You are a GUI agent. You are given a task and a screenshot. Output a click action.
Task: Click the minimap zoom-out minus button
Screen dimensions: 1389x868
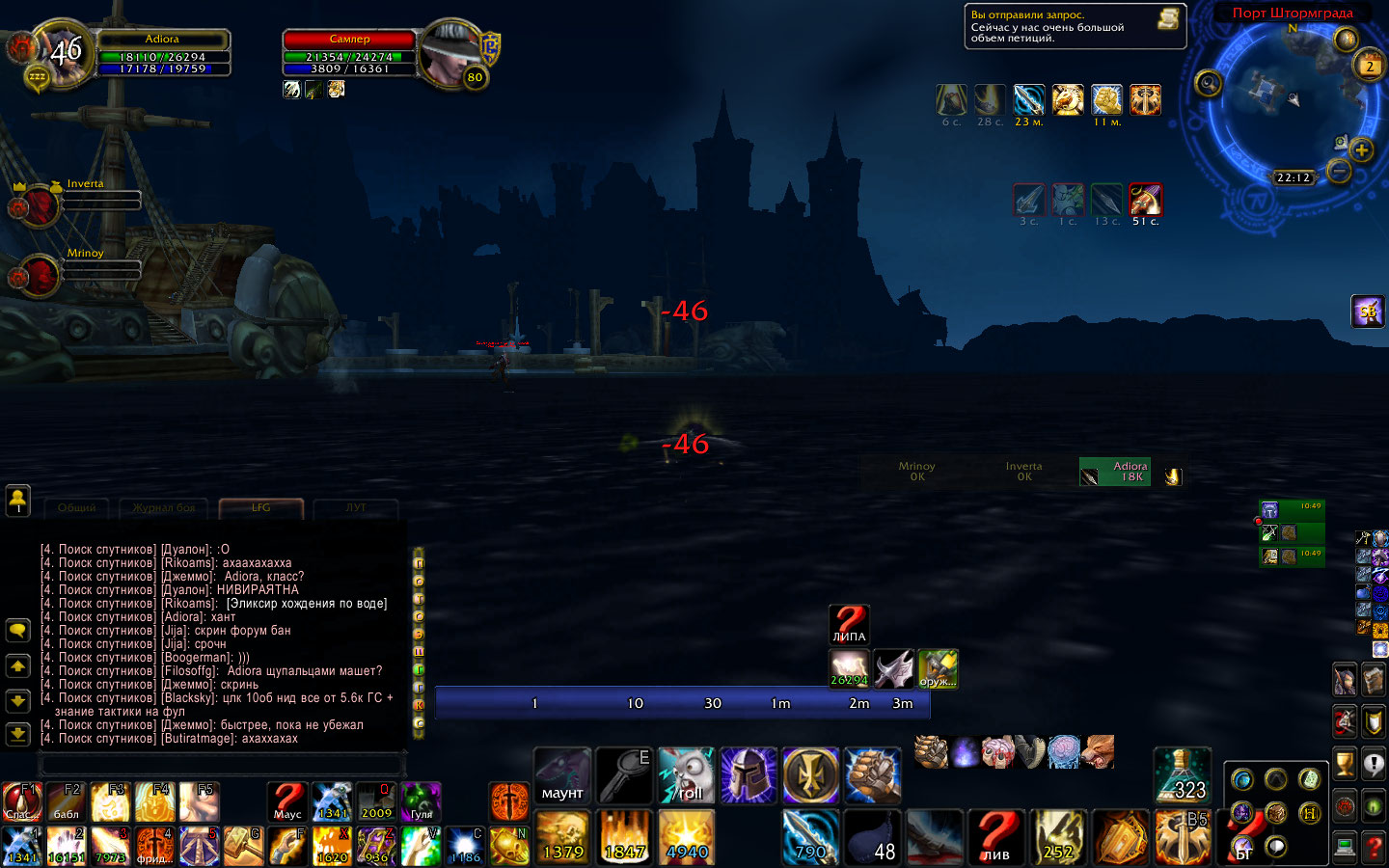(x=1339, y=172)
